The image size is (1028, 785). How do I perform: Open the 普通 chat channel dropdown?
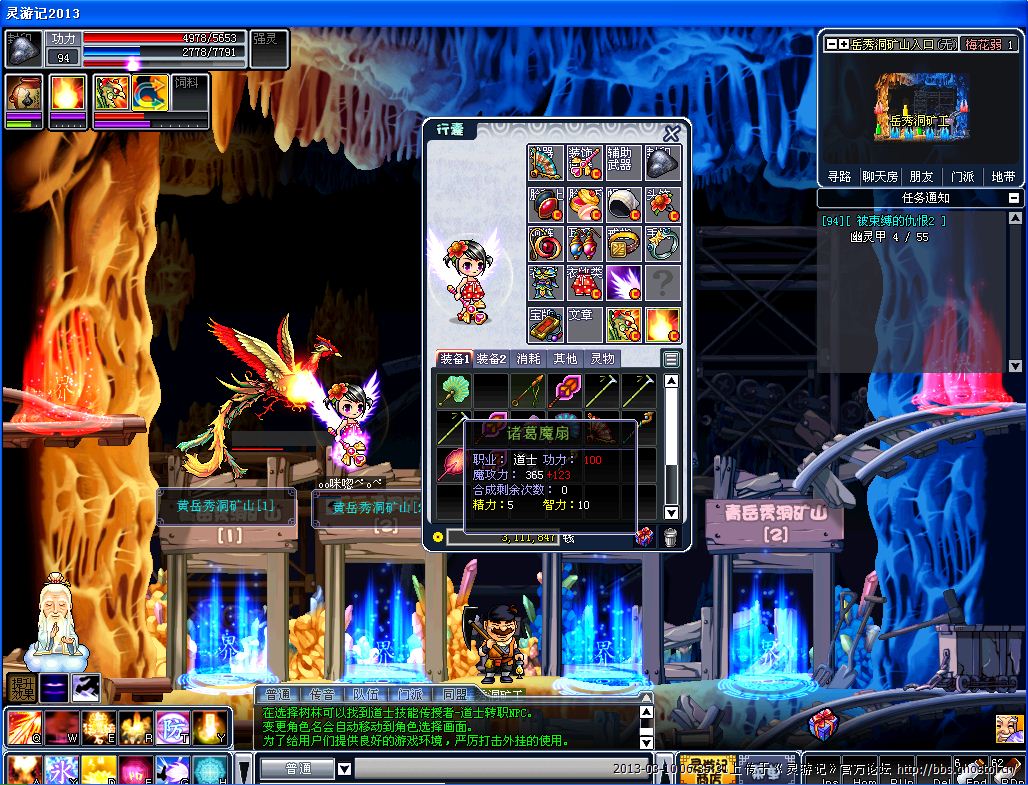click(344, 769)
